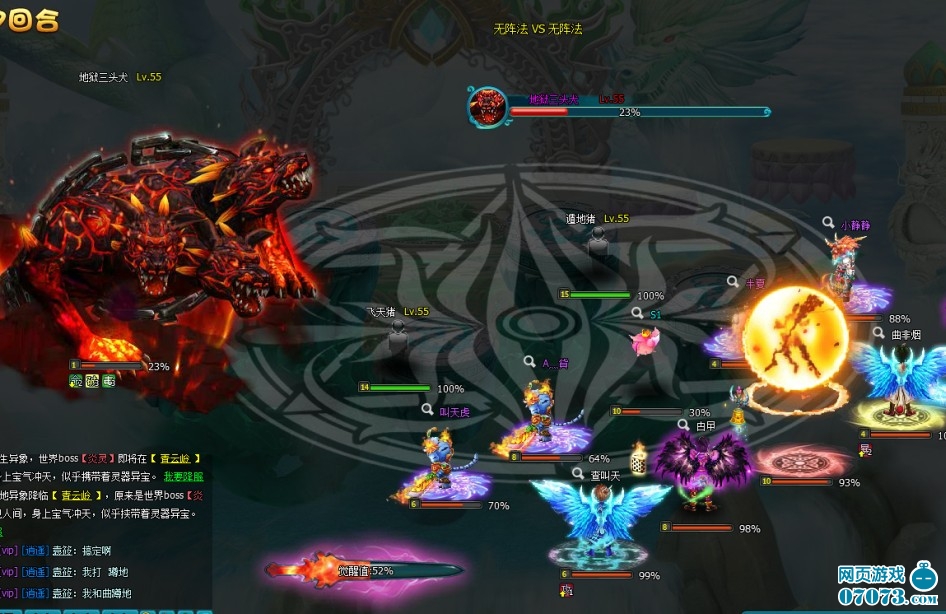Image resolution: width=946 pixels, height=614 pixels.
Task: Select the 地狱三头犬 boss portrait
Action: click(487, 106)
